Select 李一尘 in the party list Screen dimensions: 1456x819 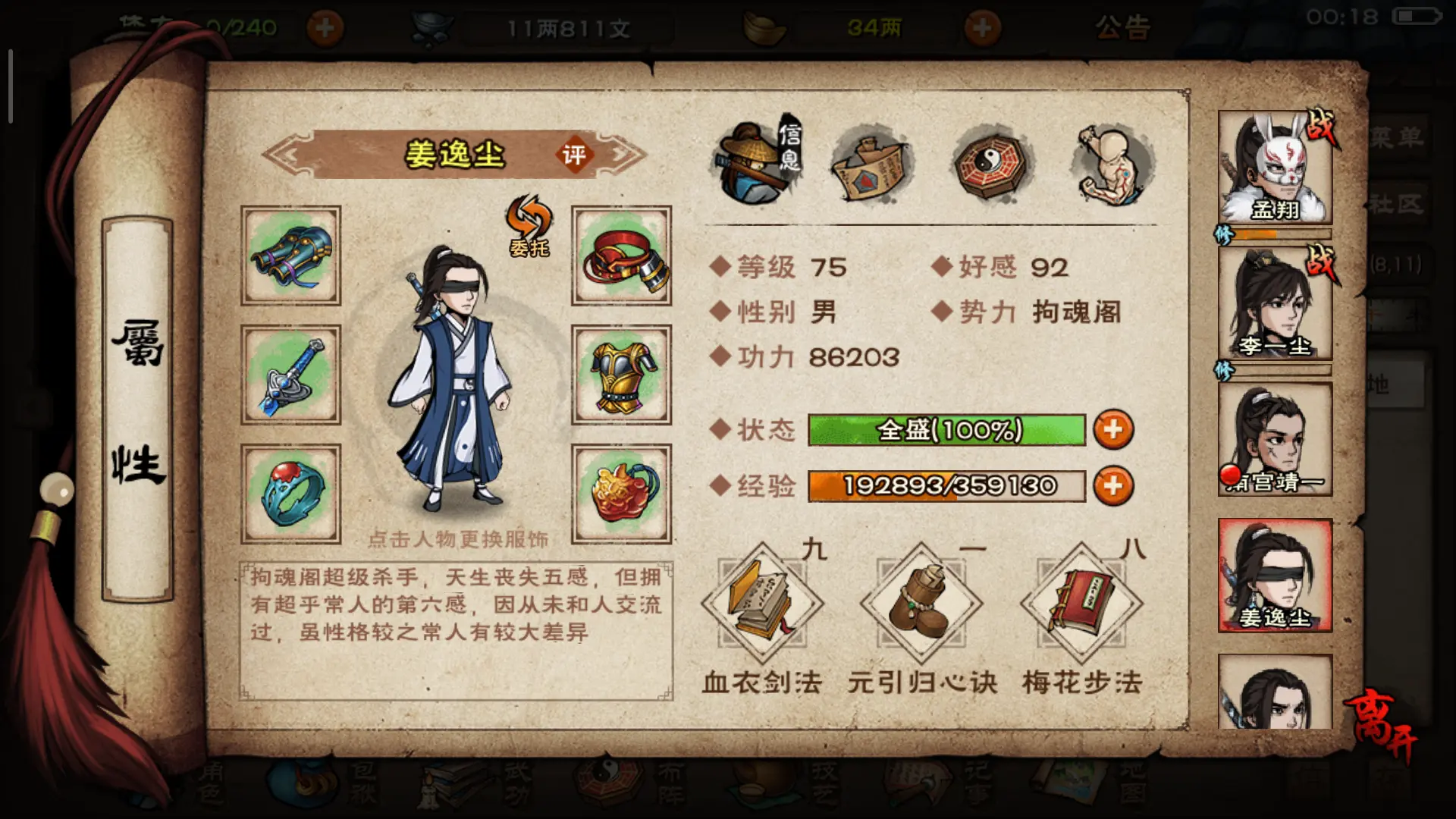click(1275, 303)
